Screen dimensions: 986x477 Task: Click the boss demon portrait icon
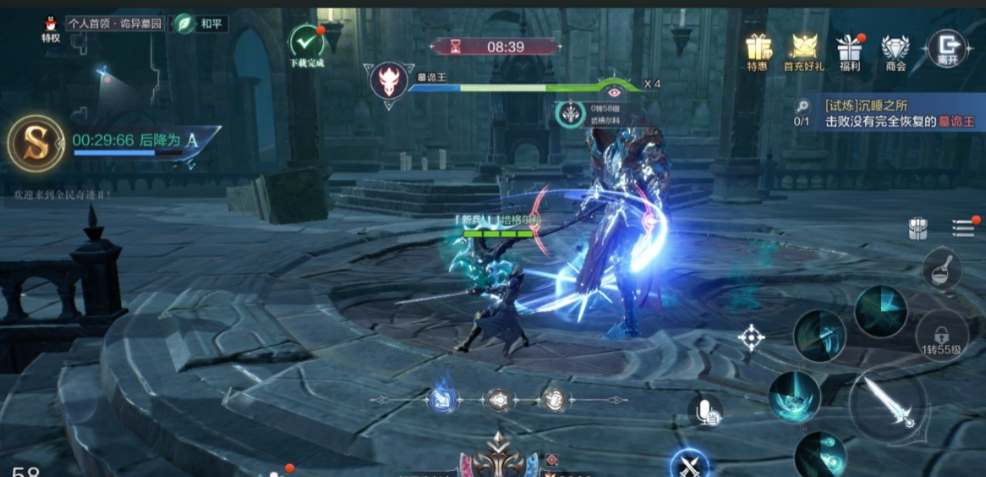point(389,80)
